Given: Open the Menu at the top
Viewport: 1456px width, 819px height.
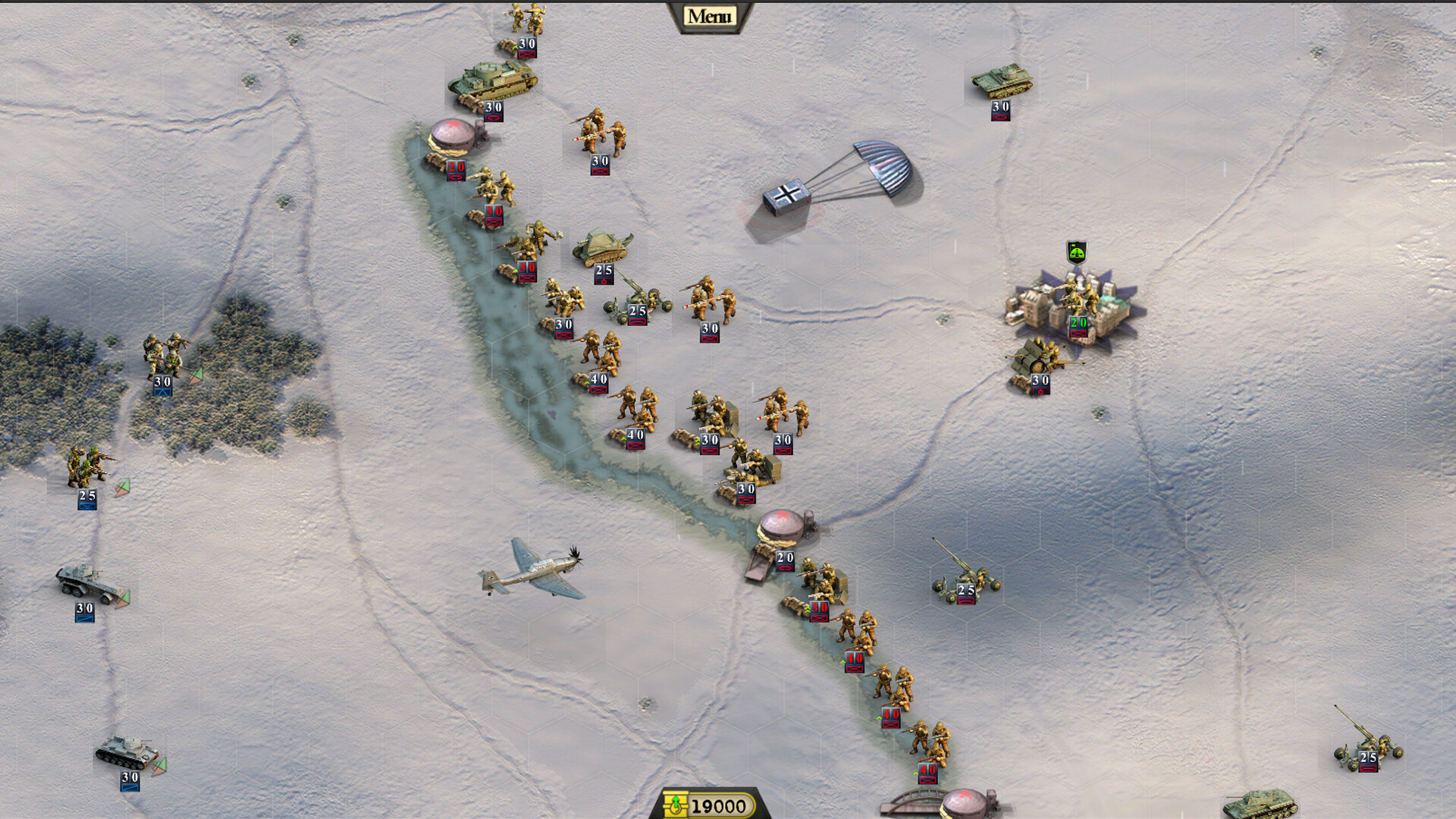Looking at the screenshot, I should pyautogui.click(x=710, y=17).
